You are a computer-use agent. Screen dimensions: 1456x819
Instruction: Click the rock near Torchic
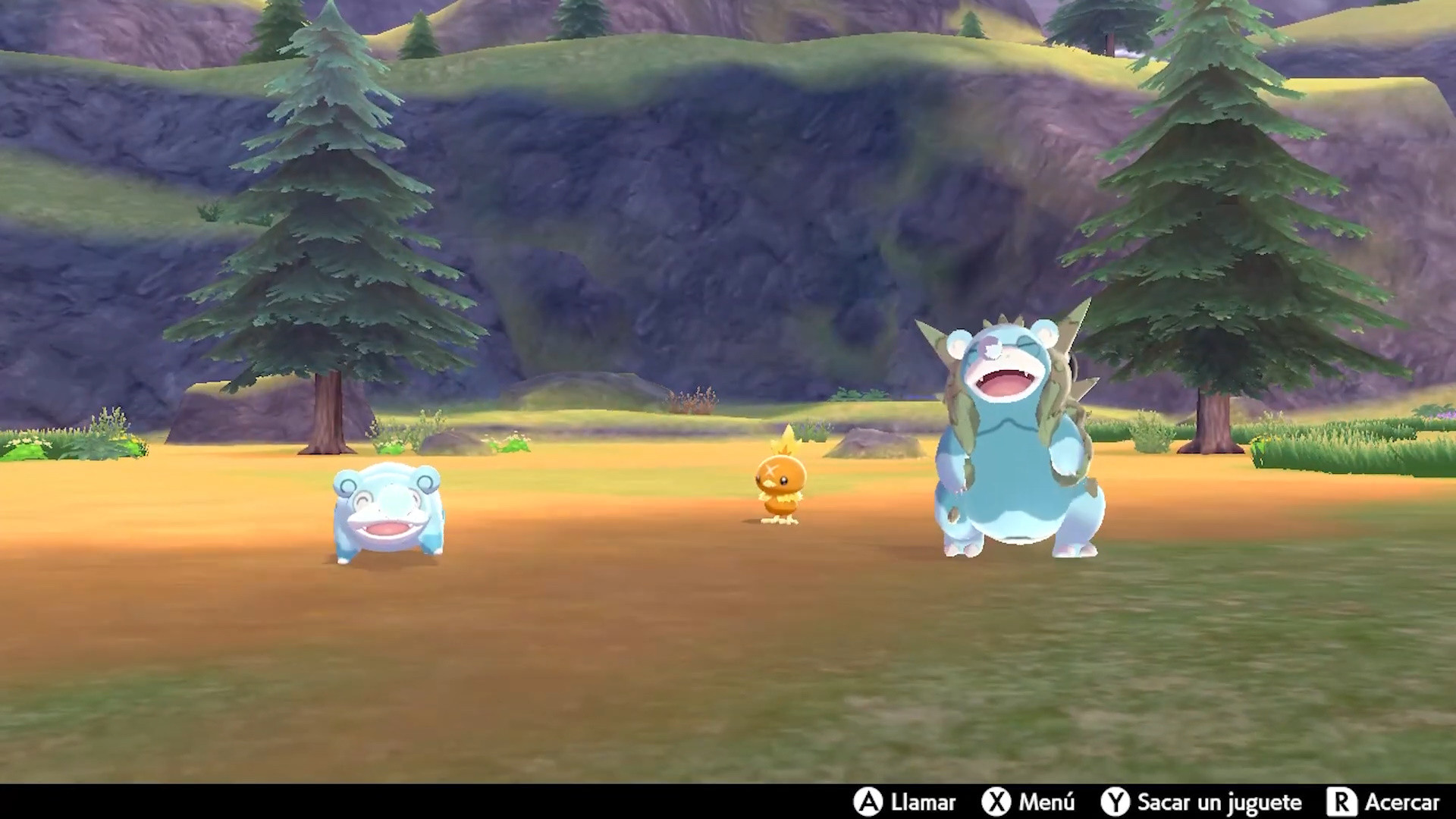872,444
